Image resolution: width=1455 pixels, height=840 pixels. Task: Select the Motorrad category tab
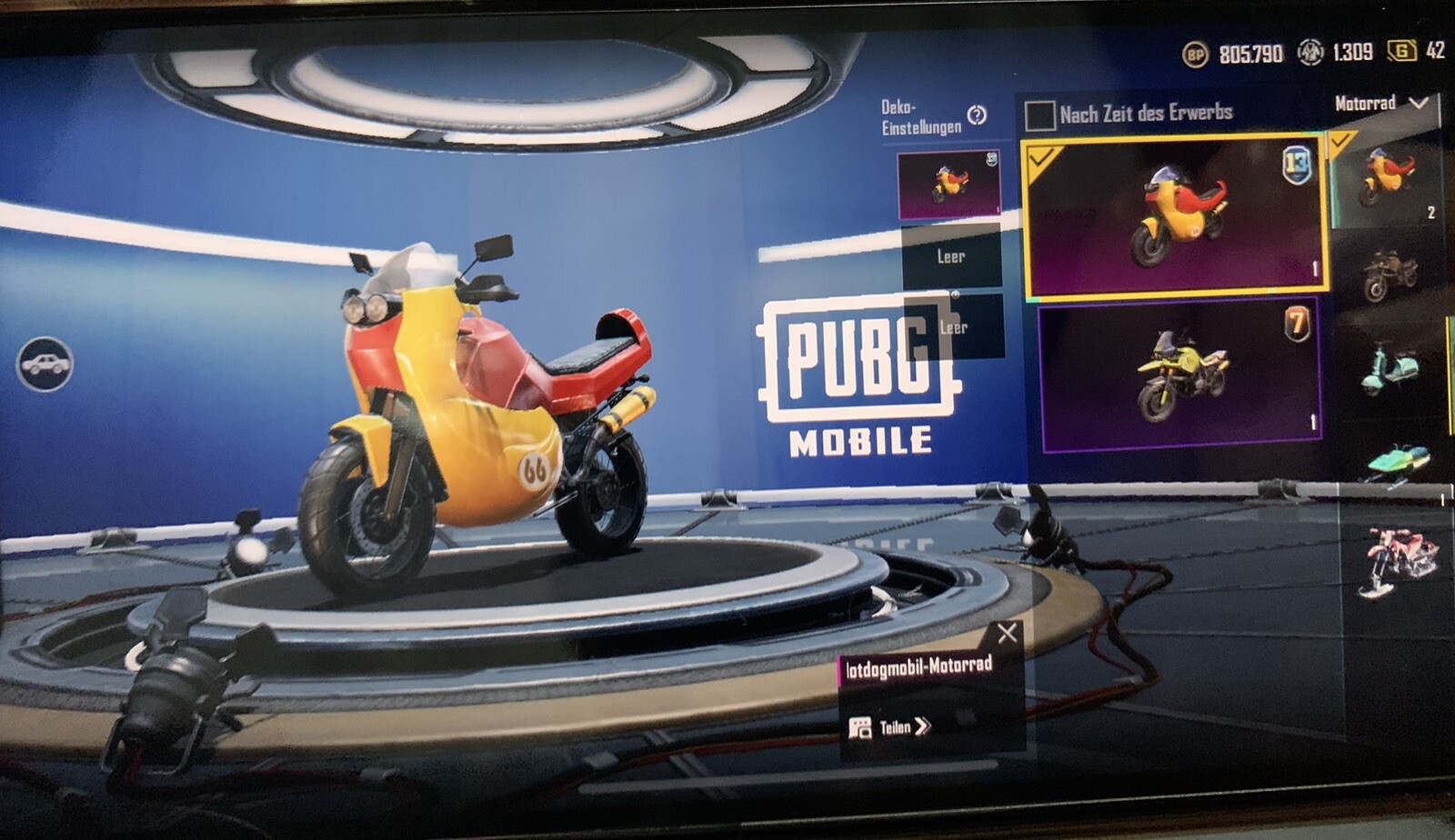[1364, 105]
